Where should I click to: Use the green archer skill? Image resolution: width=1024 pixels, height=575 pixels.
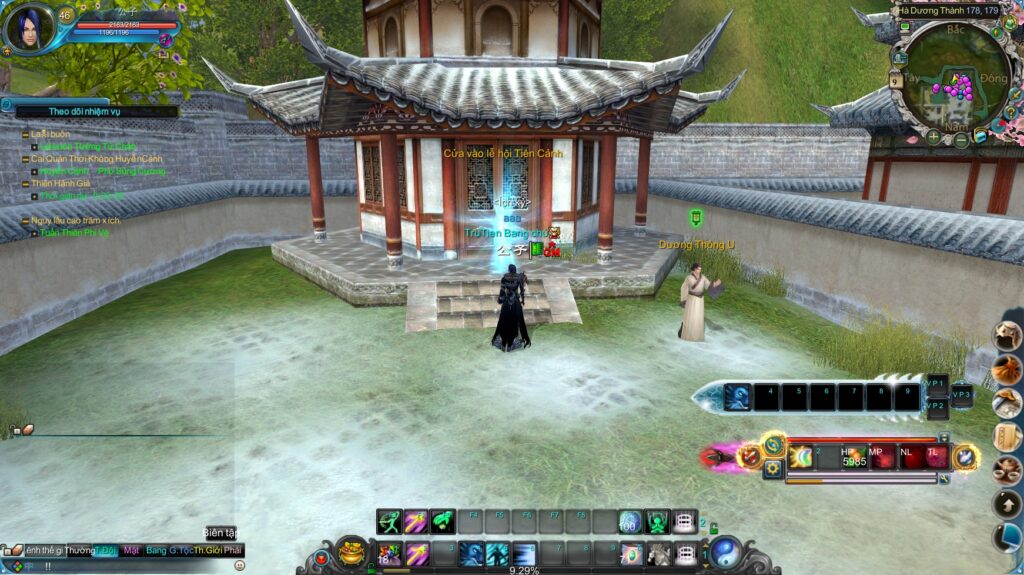tap(389, 521)
